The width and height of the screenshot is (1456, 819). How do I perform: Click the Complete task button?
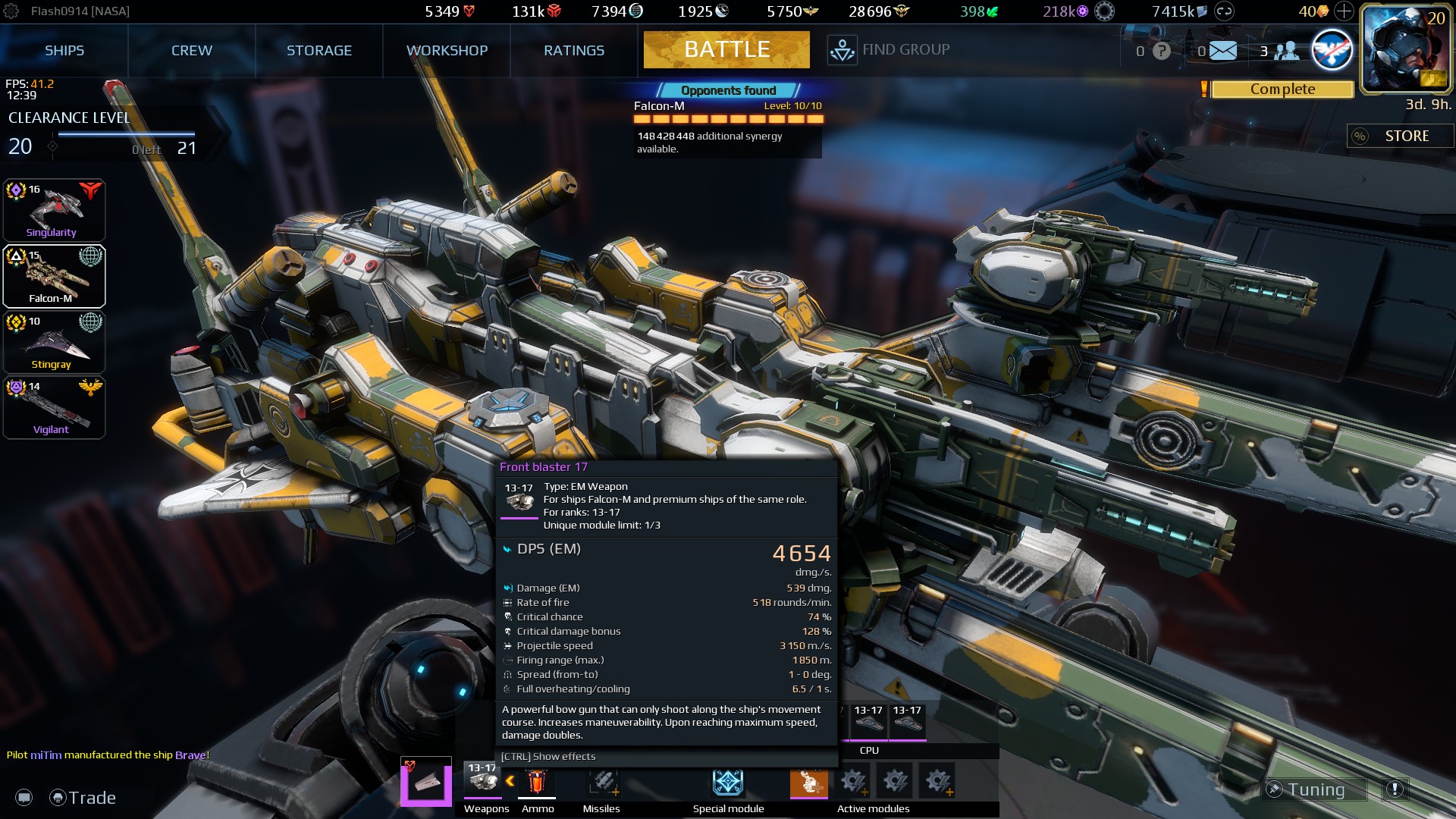coord(1282,89)
